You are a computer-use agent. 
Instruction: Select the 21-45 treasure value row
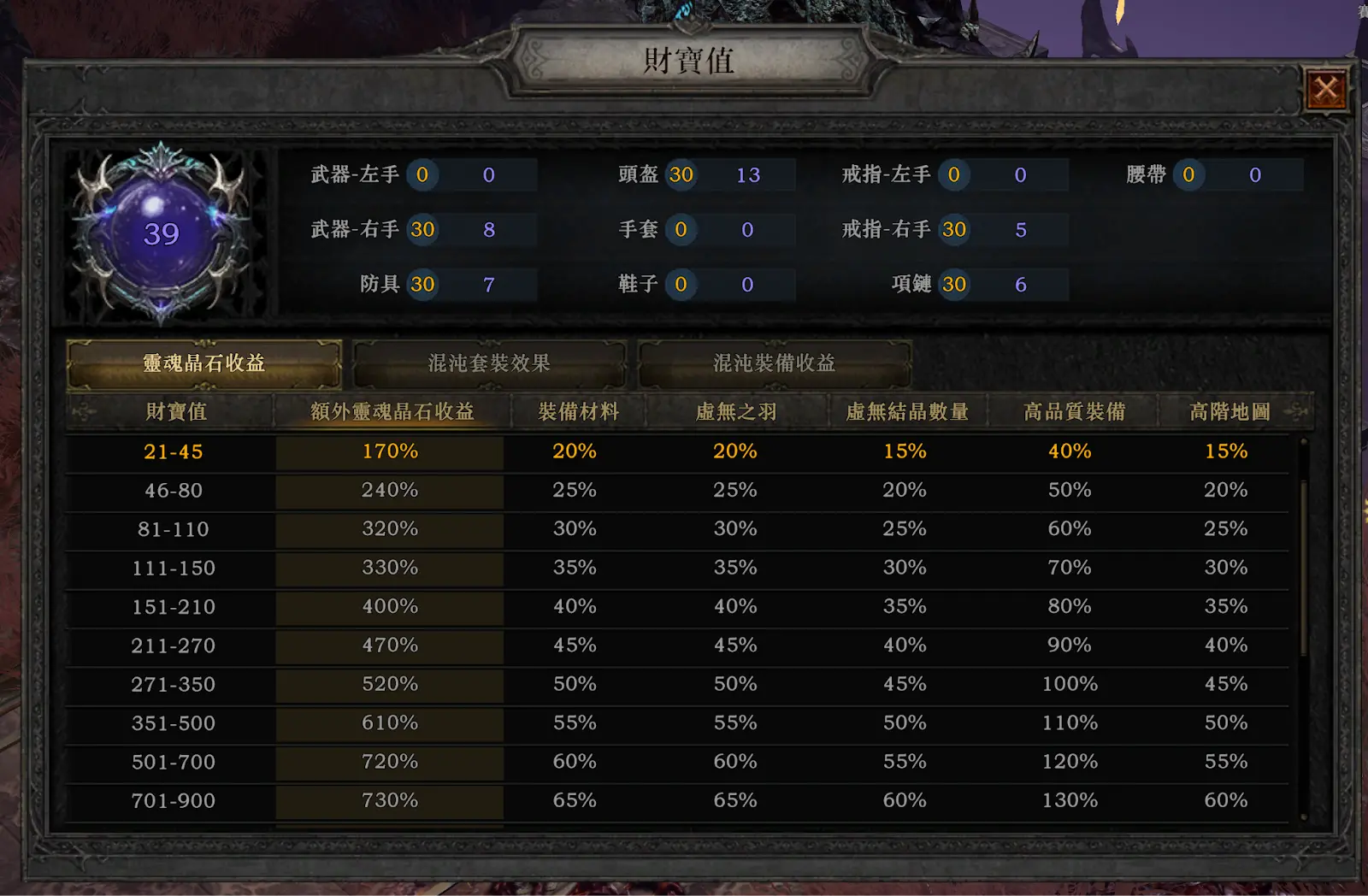coord(174,451)
